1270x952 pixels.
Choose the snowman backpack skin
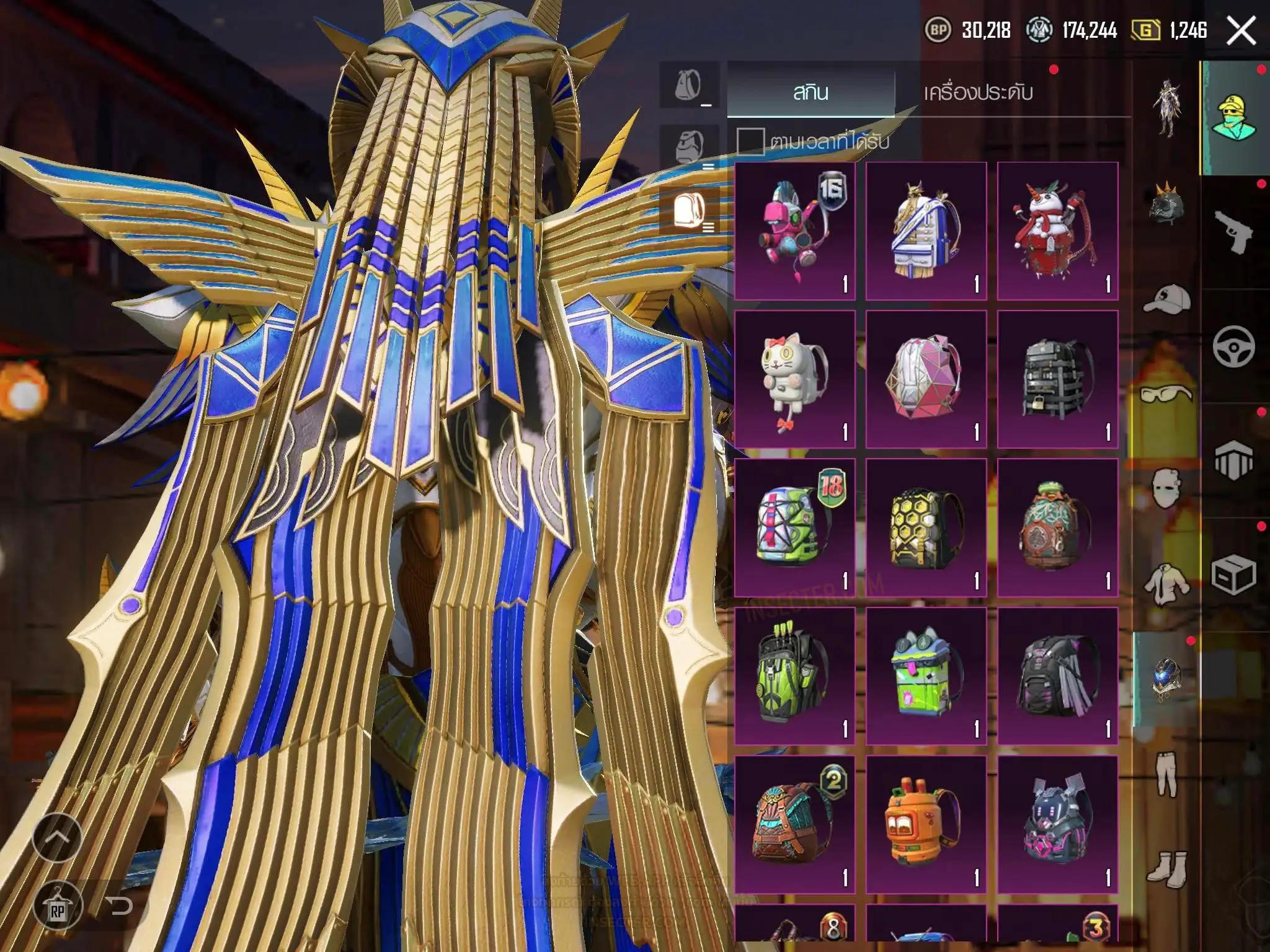(x=1057, y=231)
